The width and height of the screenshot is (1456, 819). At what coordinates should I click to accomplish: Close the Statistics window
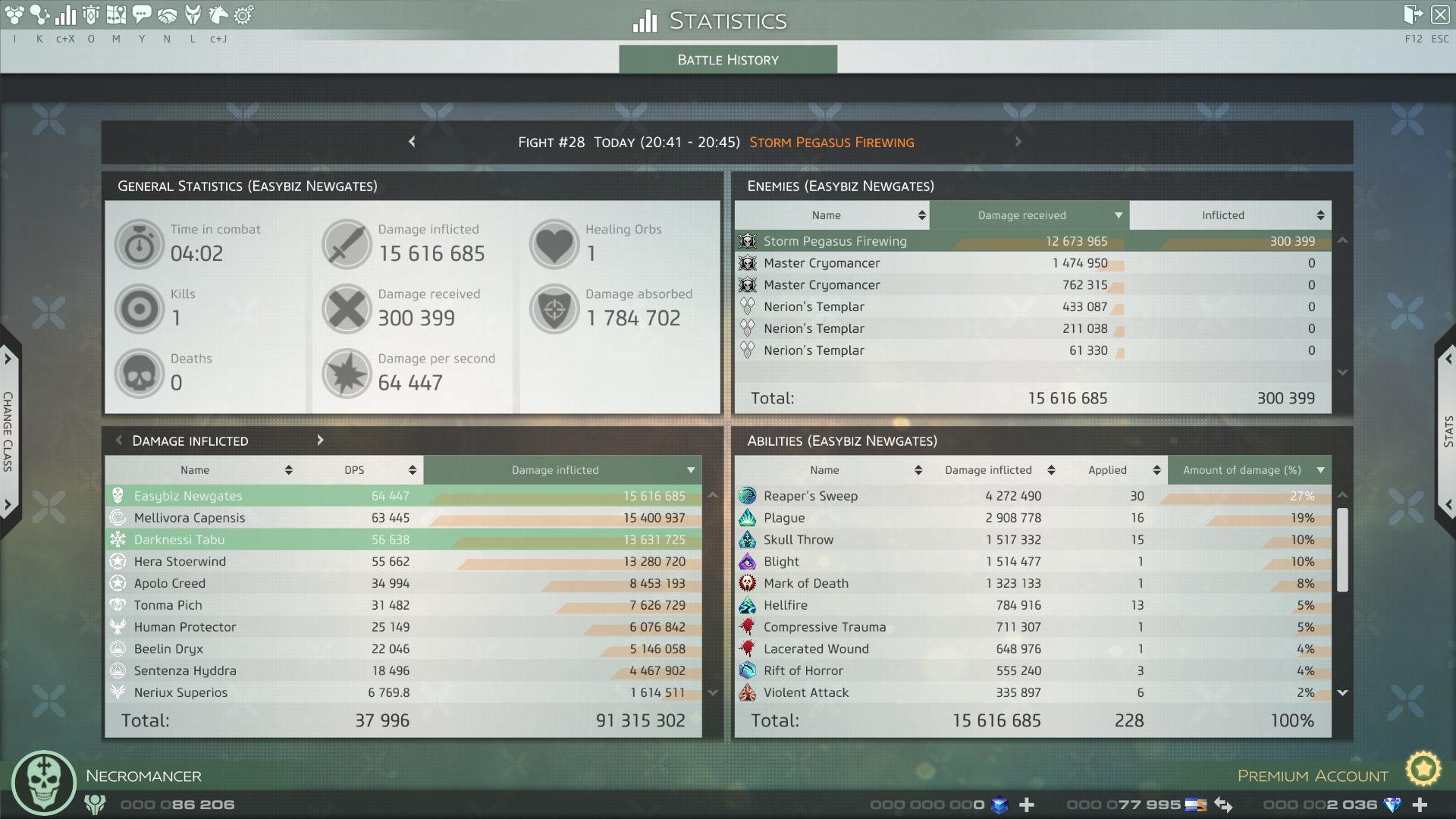pos(1440,14)
